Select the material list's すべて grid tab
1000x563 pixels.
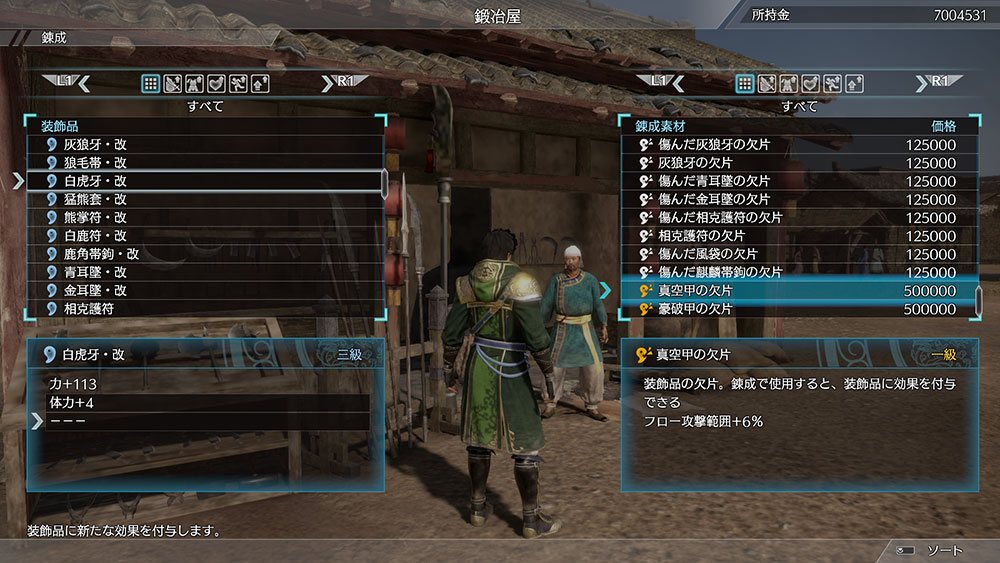[745, 84]
